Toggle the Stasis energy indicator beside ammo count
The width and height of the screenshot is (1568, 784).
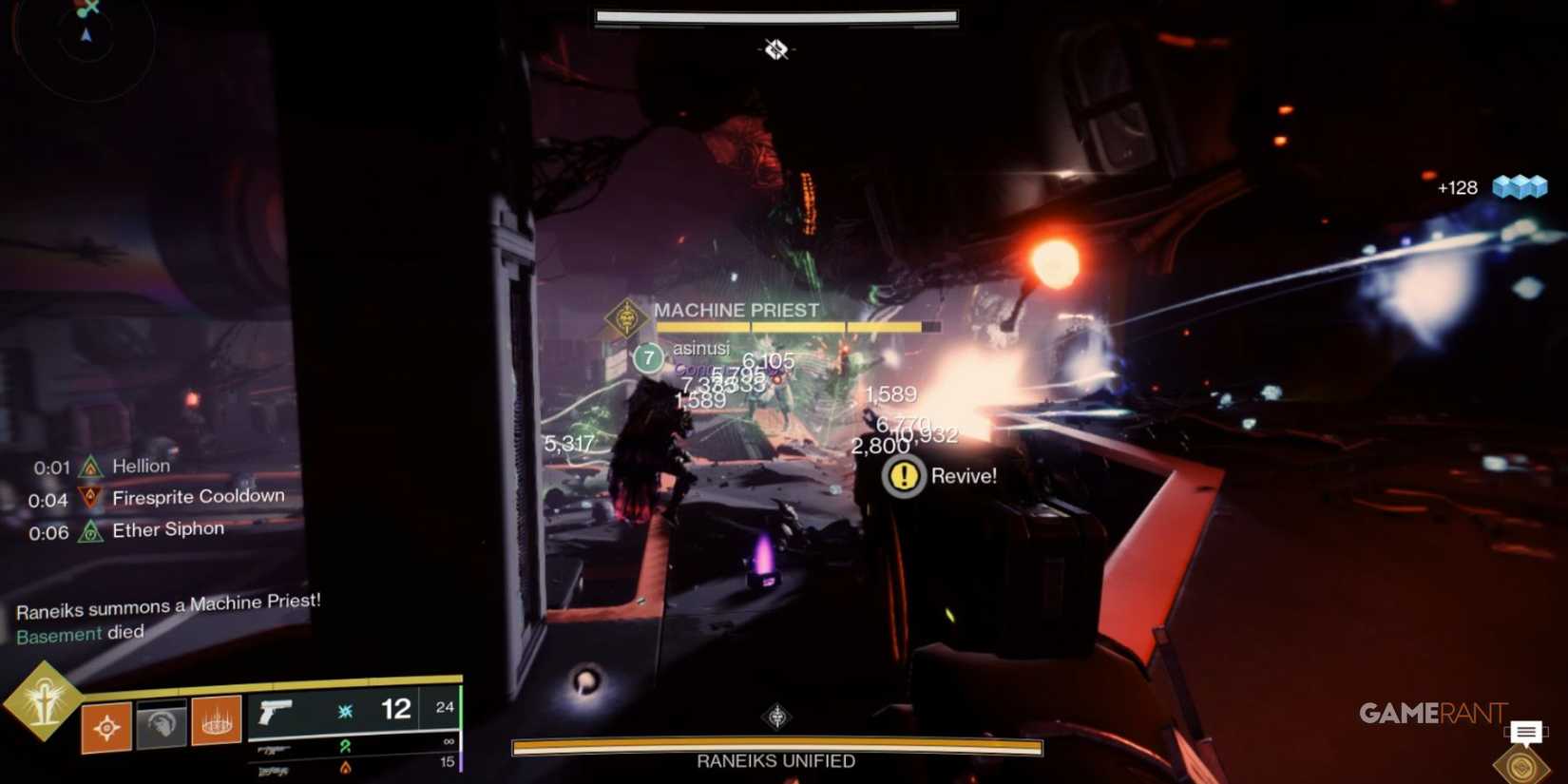pyautogui.click(x=345, y=709)
